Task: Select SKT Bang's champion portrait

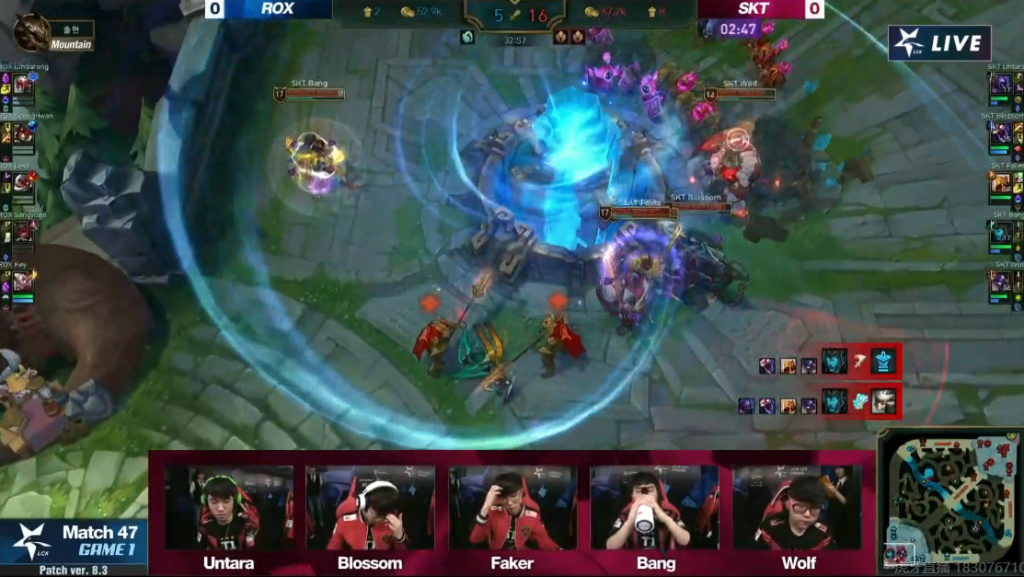Action: point(1000,232)
